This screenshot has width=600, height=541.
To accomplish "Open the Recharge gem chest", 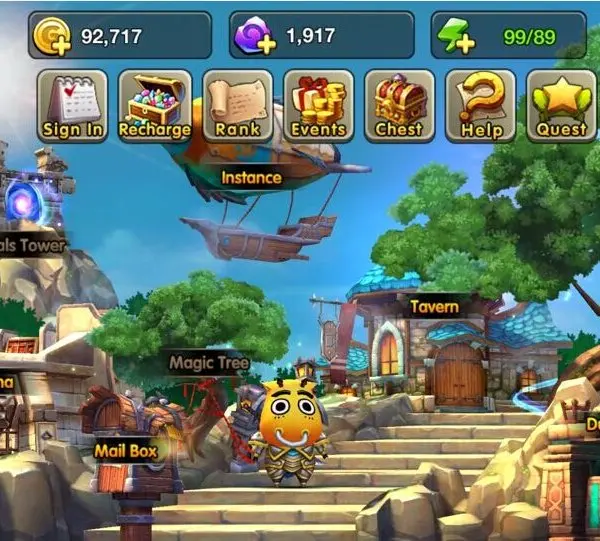I will point(154,106).
